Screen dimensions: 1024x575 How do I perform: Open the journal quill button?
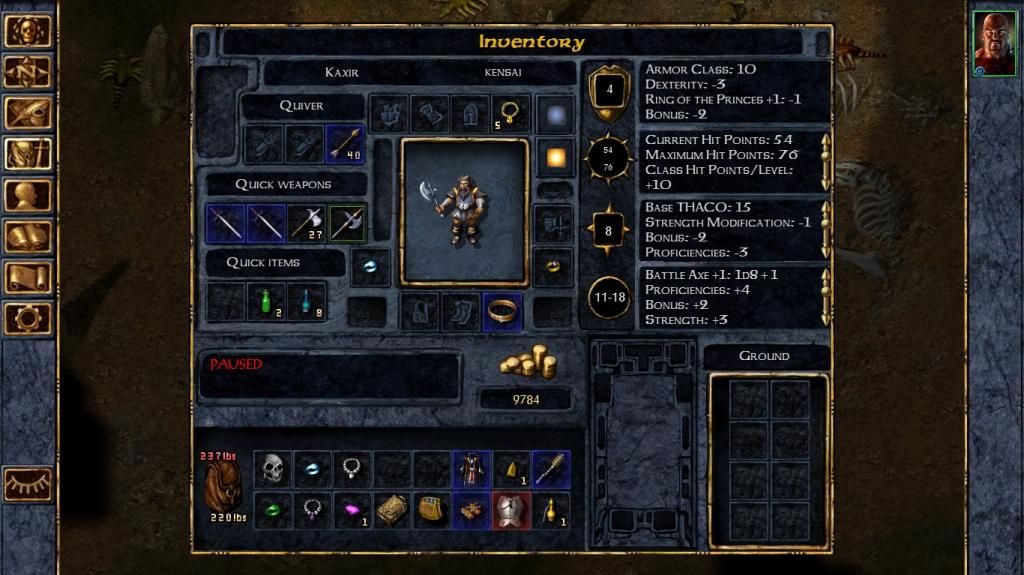click(27, 113)
